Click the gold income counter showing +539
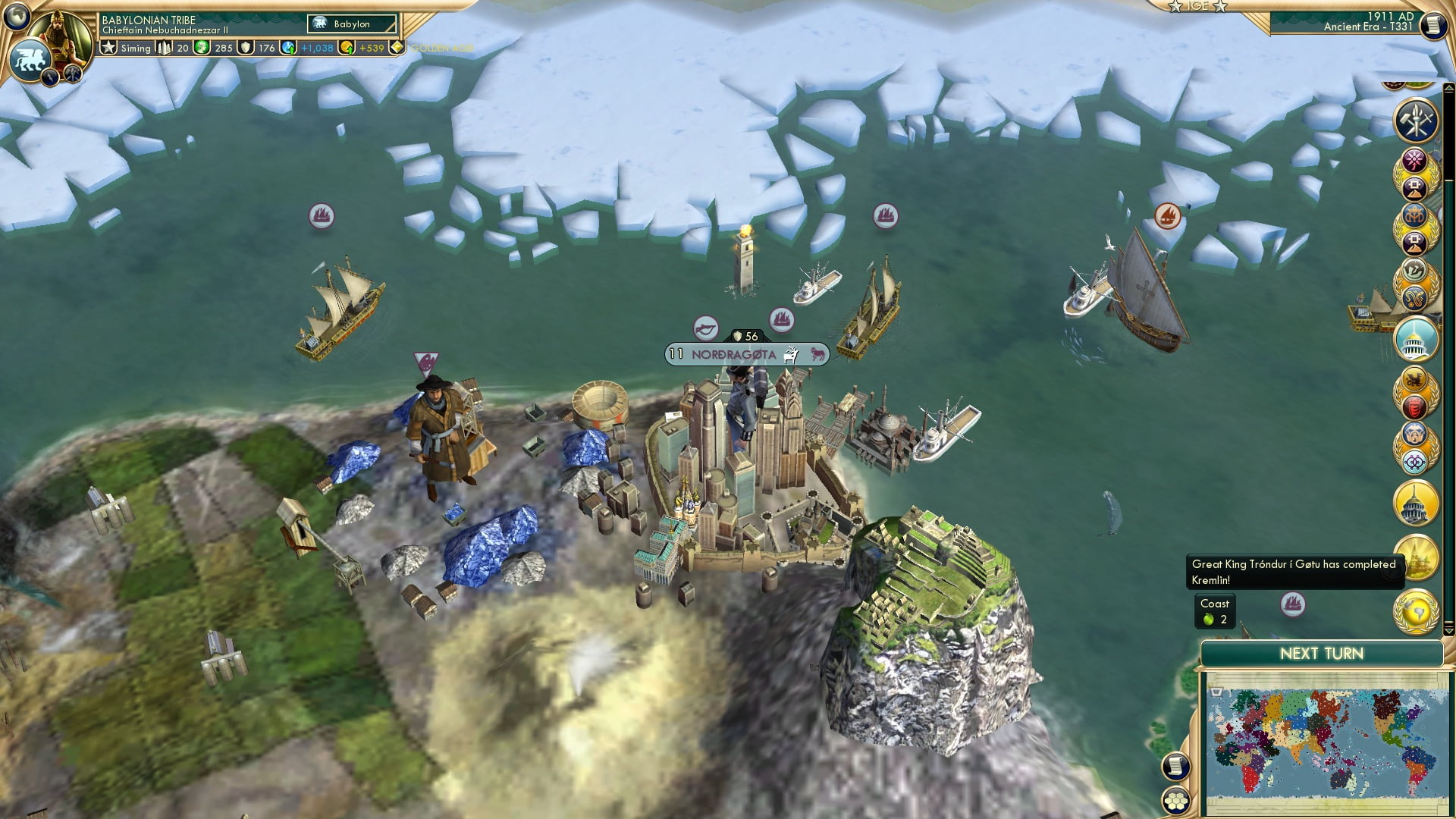The height and width of the screenshot is (819, 1456). tap(370, 49)
